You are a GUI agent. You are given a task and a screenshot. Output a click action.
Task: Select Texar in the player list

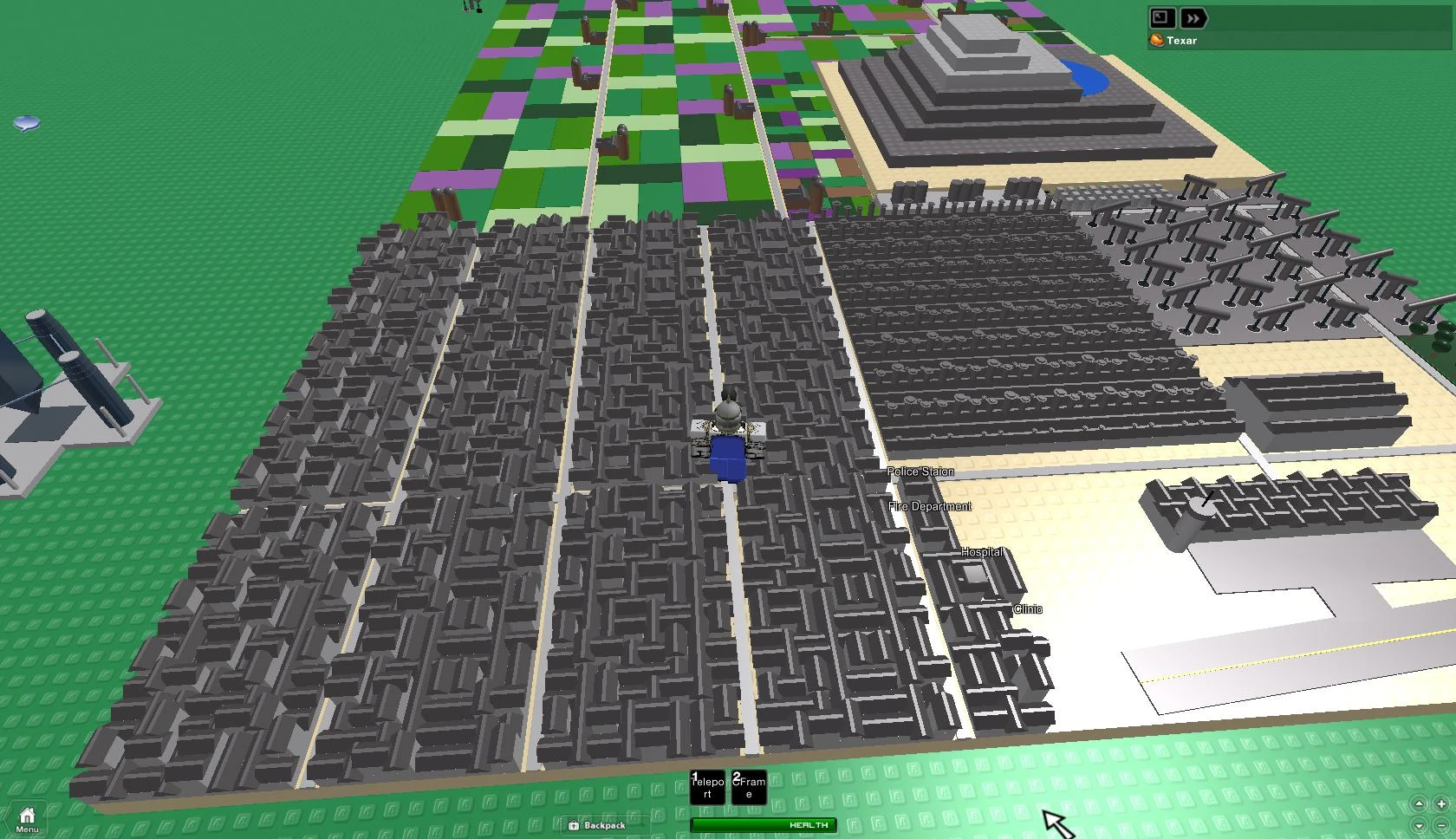1180,40
